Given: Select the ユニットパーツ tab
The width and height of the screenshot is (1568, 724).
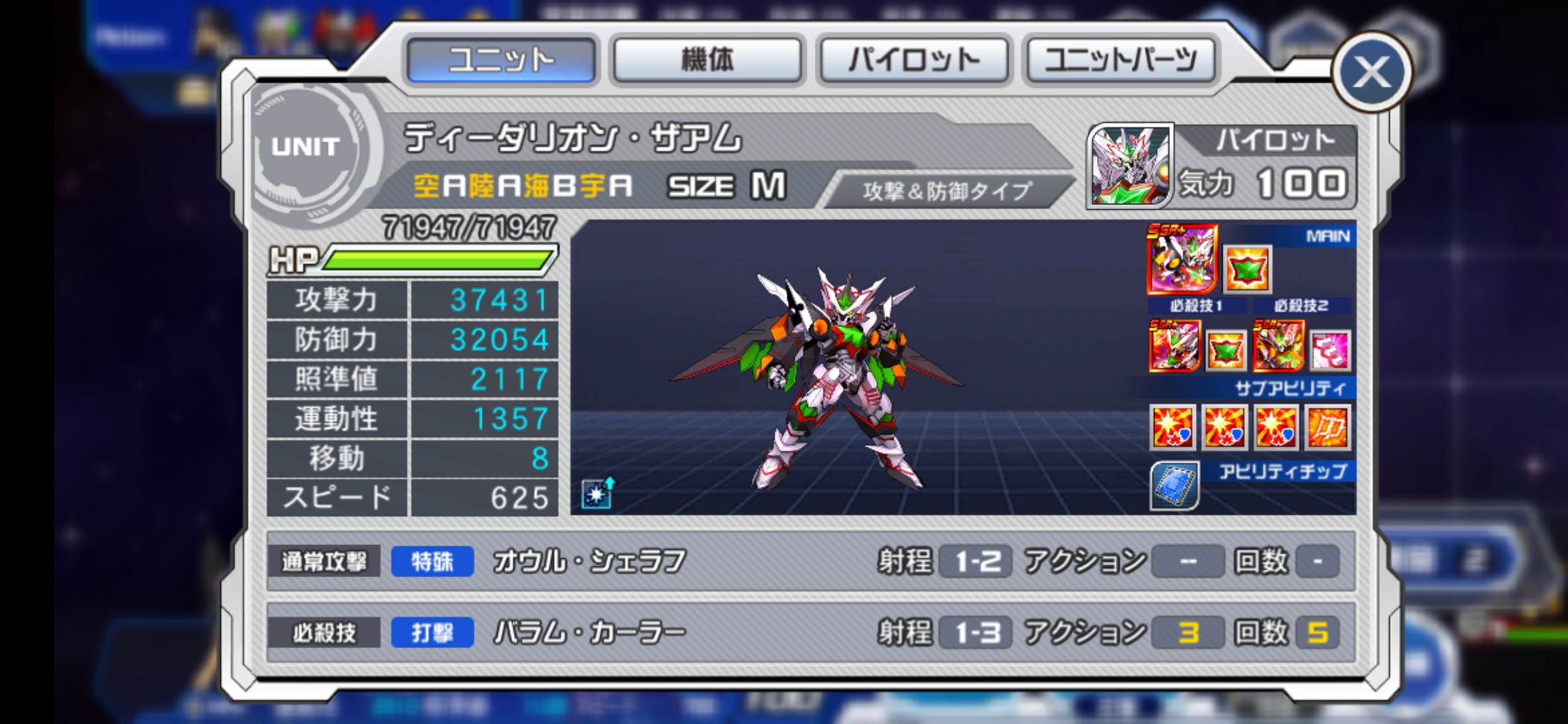Looking at the screenshot, I should (1120, 60).
